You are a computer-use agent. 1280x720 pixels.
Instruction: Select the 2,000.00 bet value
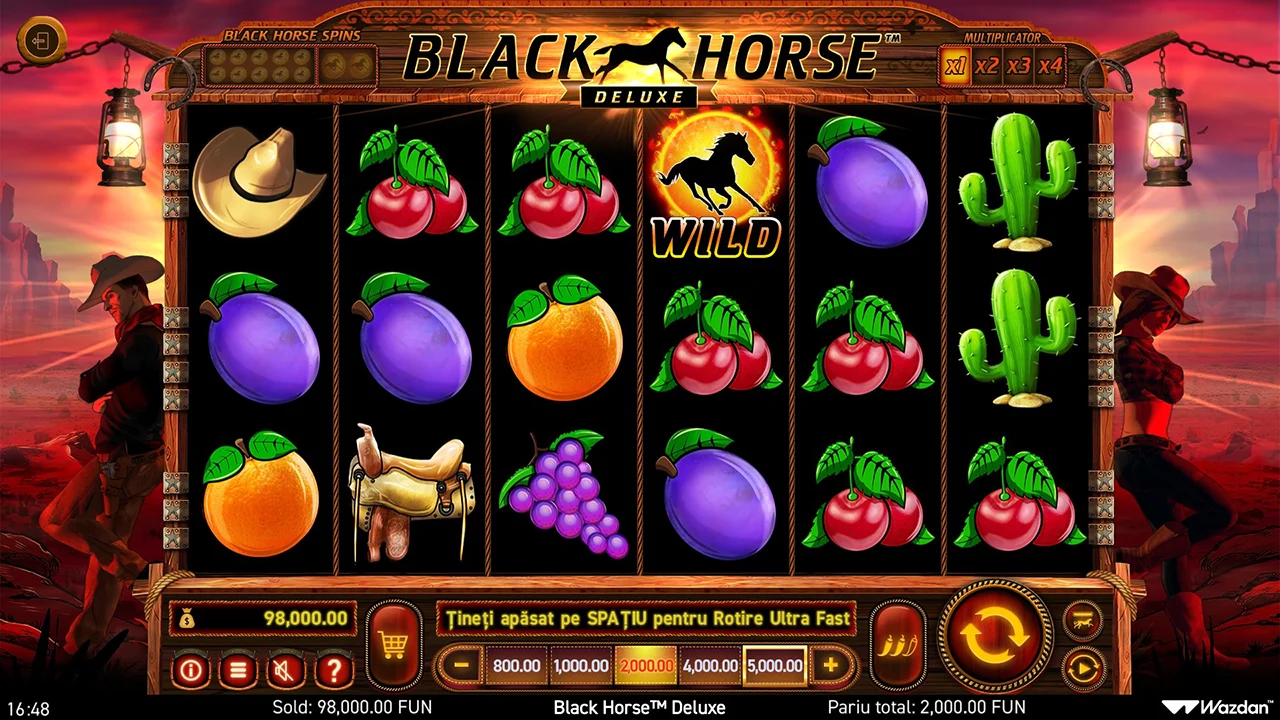point(645,666)
